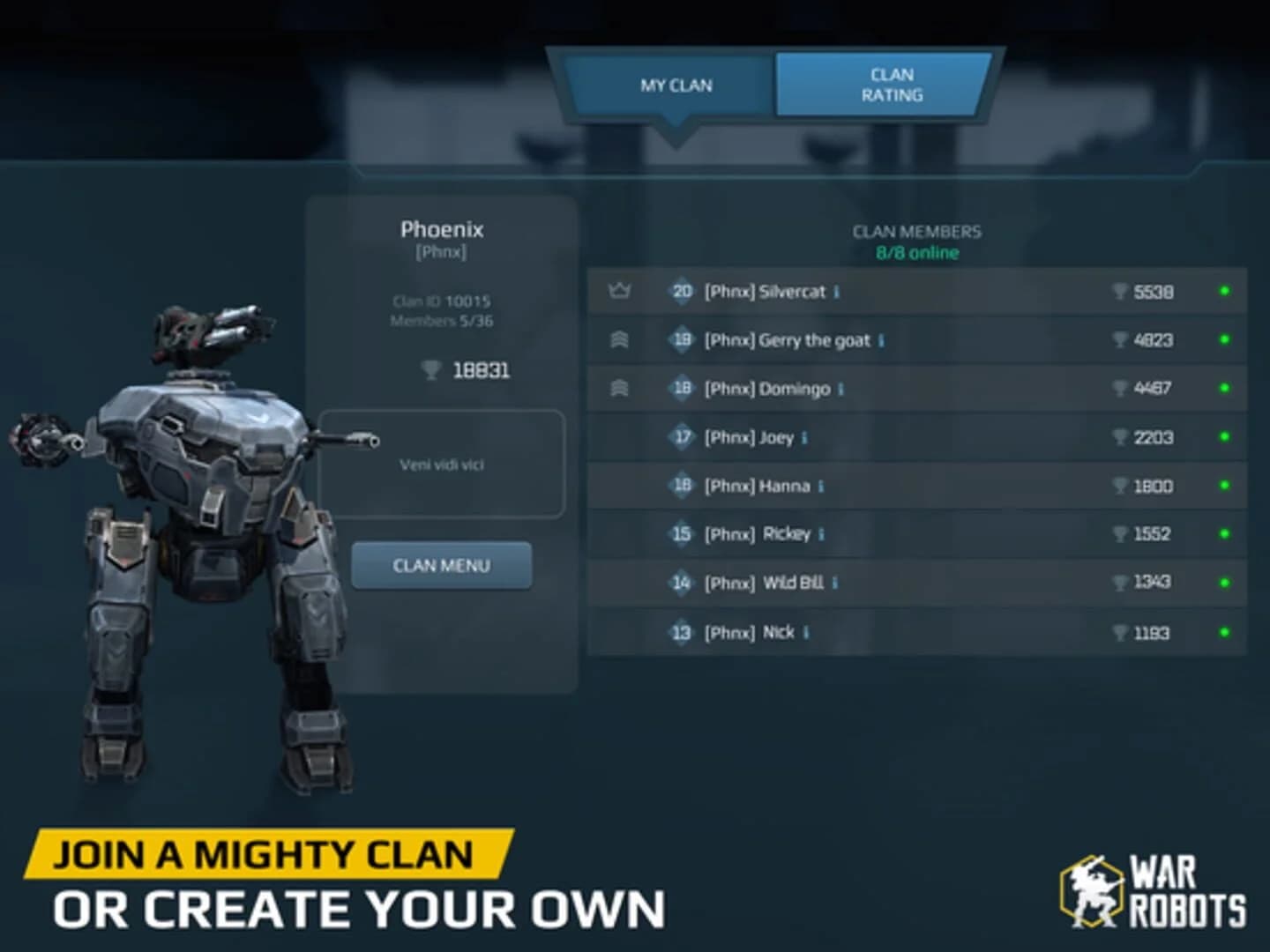This screenshot has height=952, width=1270.
Task: Click the trophy icon beside Silvercat's 5538 score
Action: 1118,292
